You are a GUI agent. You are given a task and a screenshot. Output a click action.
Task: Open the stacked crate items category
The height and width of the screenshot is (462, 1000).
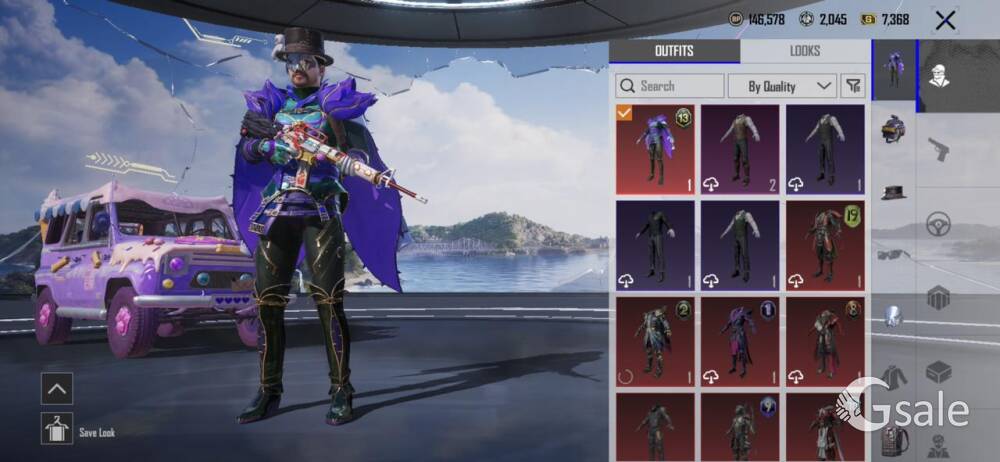pos(938,297)
